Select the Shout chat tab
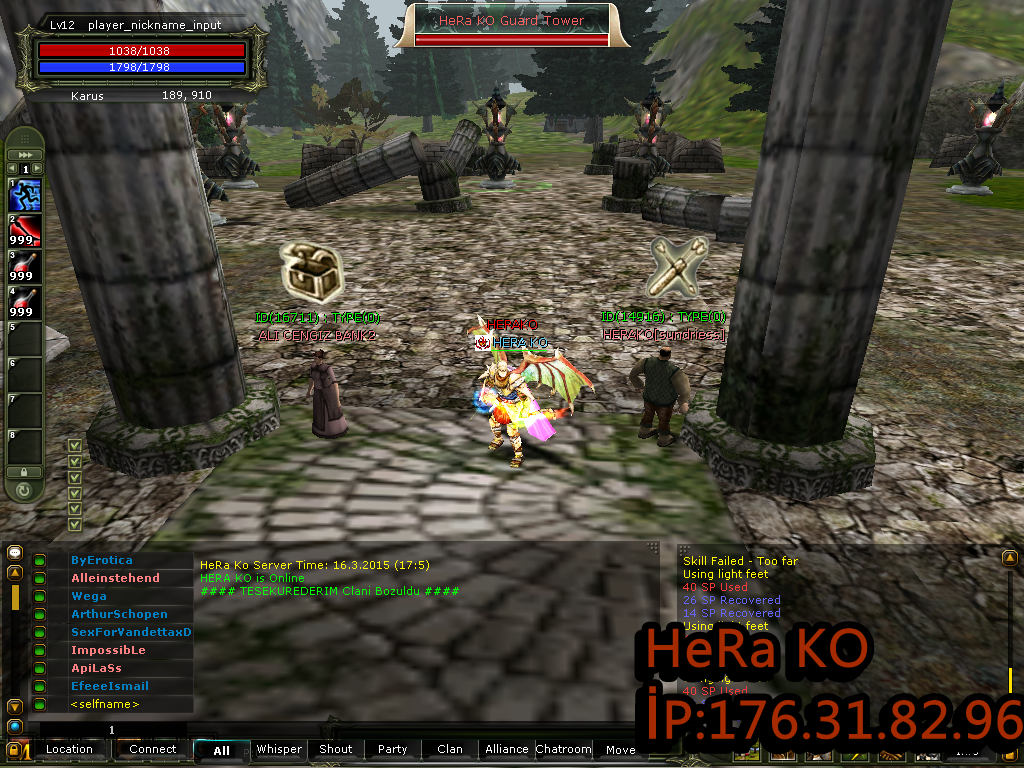 click(336, 749)
